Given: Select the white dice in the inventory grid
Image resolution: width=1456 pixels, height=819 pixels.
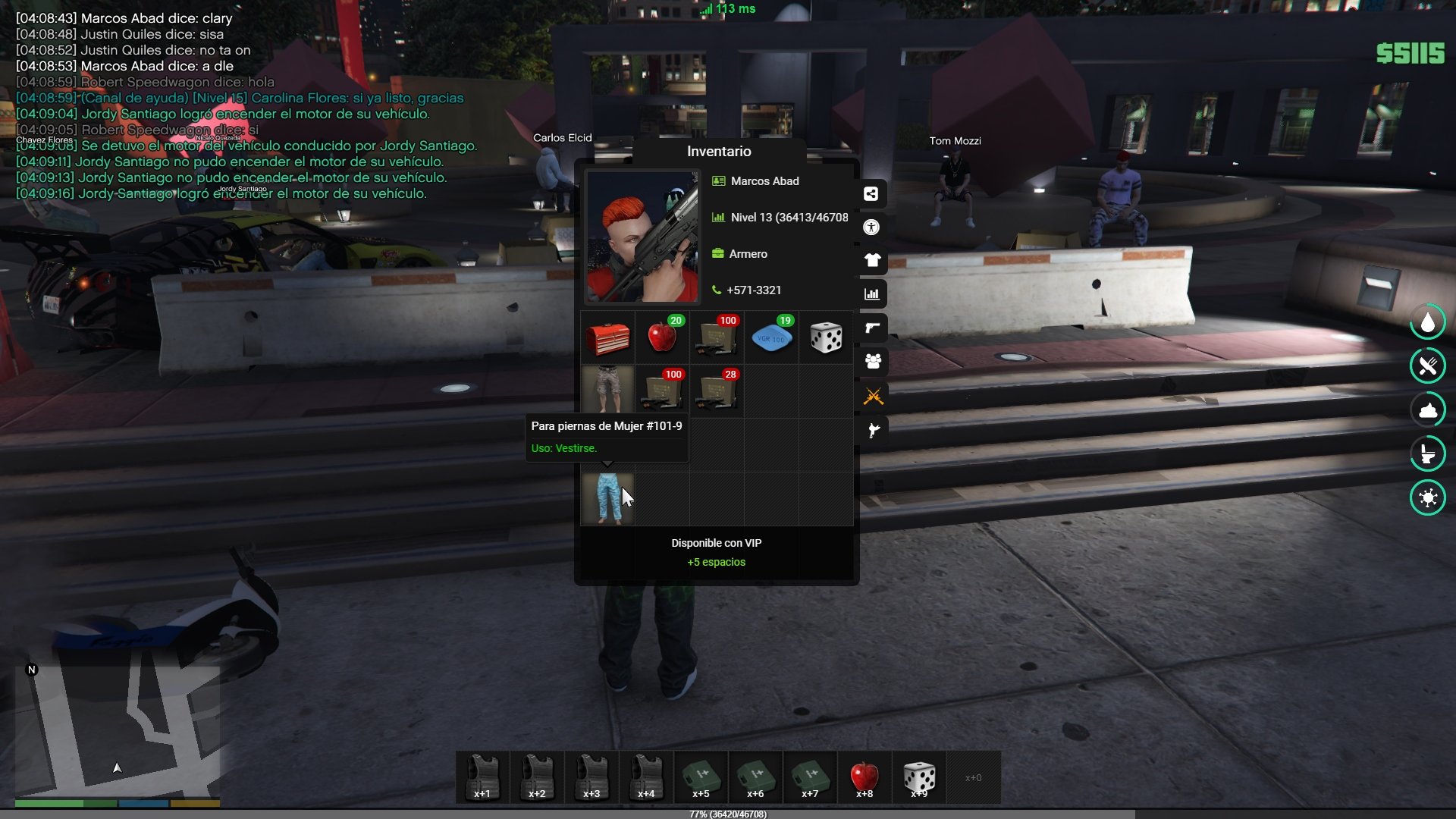Looking at the screenshot, I should point(826,337).
